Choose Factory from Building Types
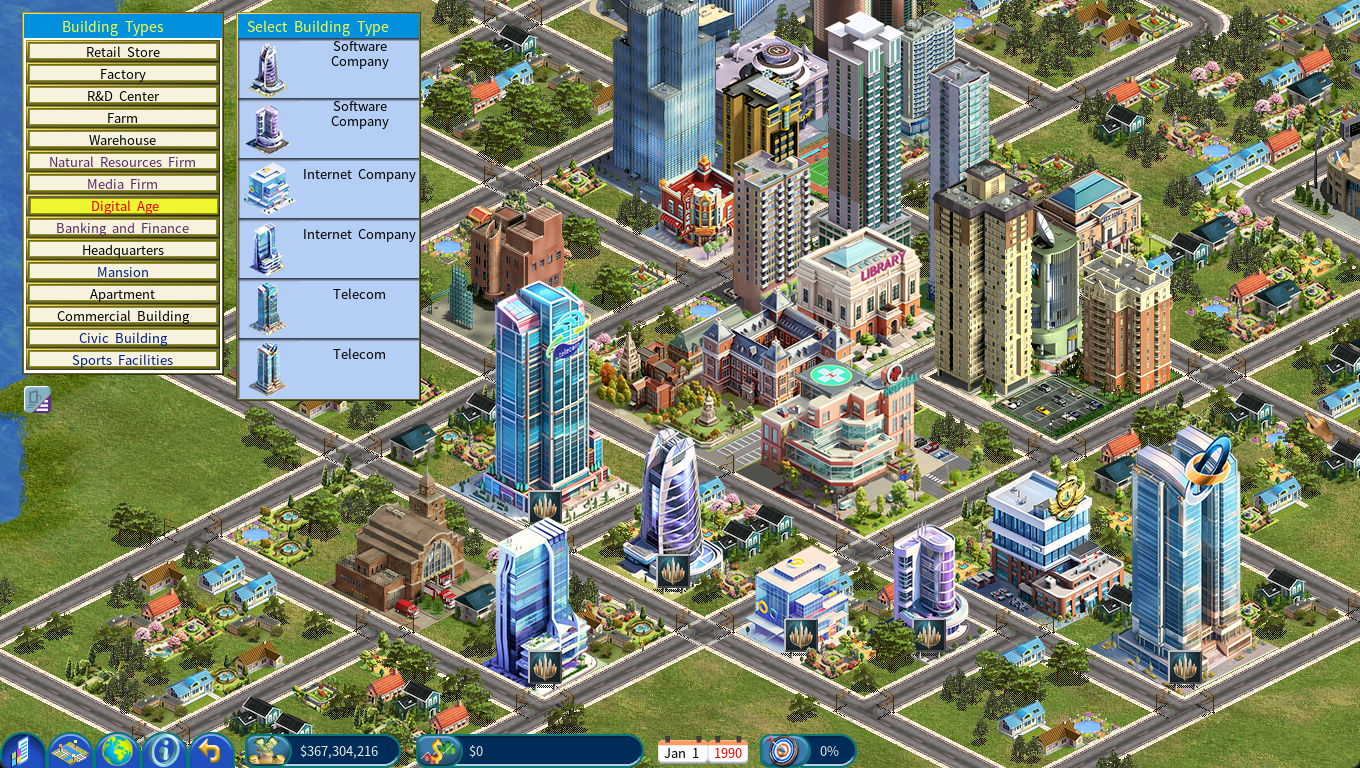Screen dimensions: 1360x768 (x=123, y=74)
